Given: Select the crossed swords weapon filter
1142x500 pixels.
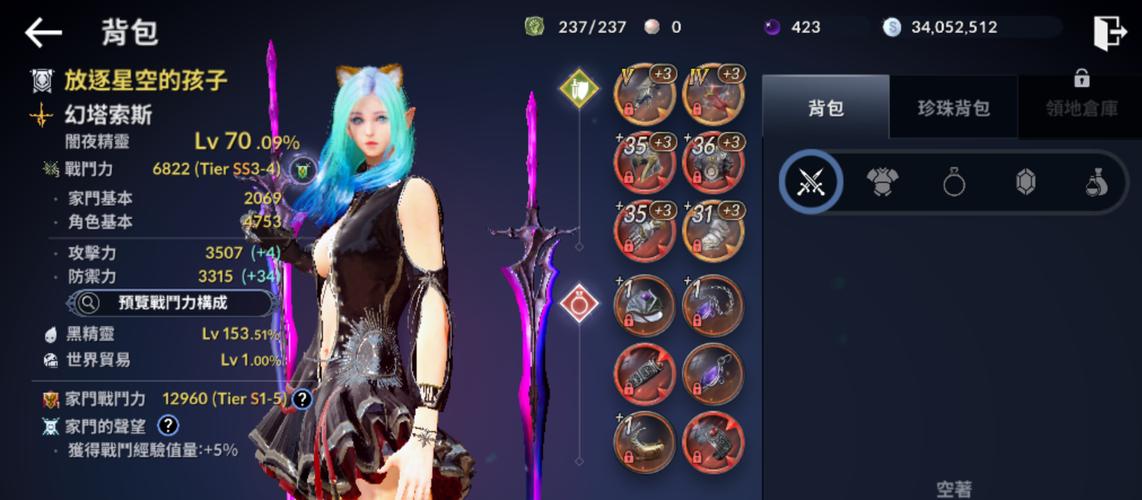Looking at the screenshot, I should 811,182.
